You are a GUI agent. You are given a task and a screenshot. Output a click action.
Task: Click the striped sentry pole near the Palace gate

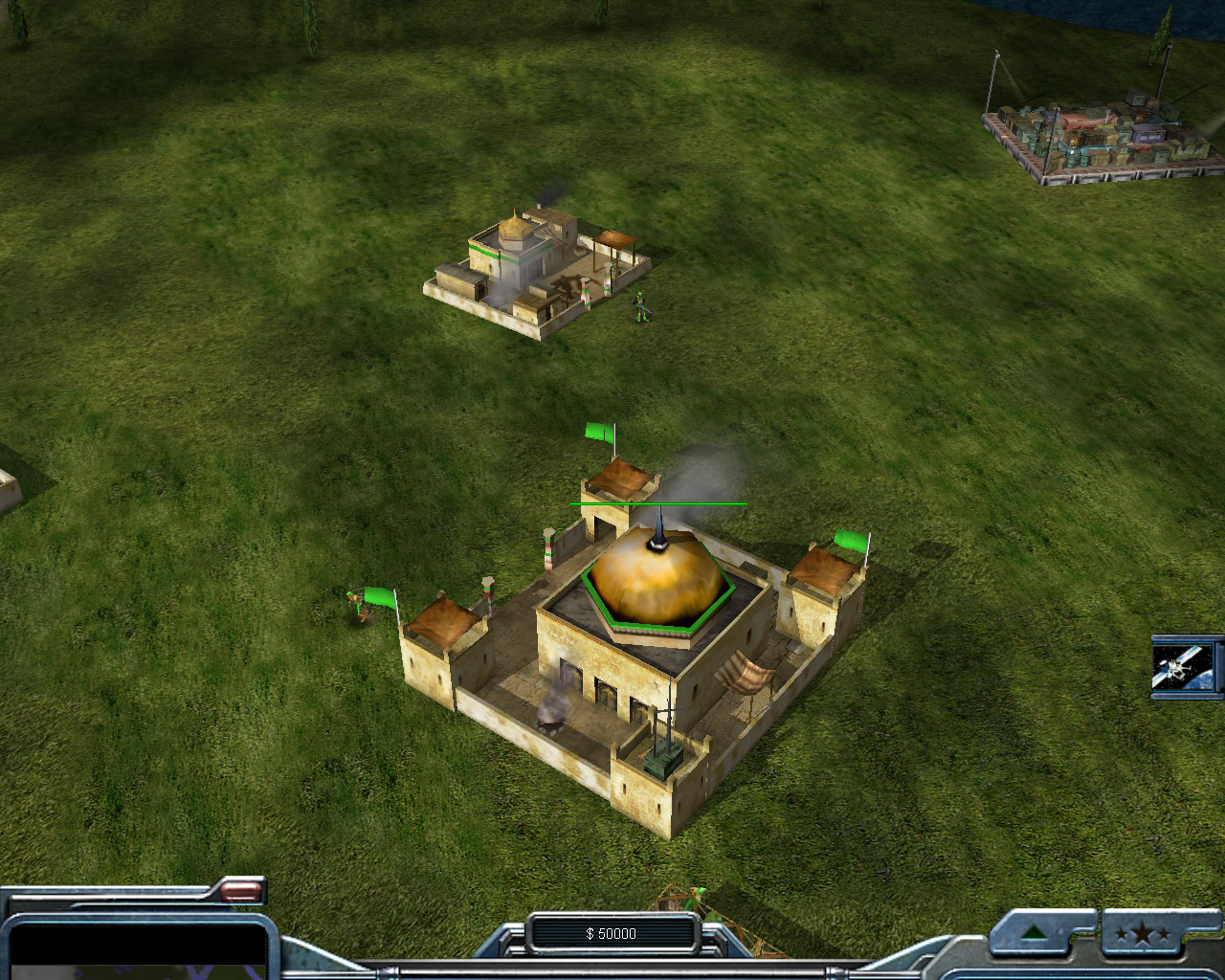click(489, 595)
